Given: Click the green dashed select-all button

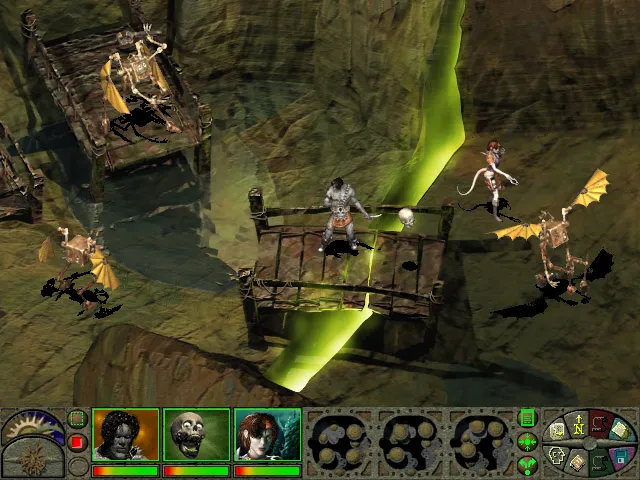Looking at the screenshot, I should [x=77, y=419].
